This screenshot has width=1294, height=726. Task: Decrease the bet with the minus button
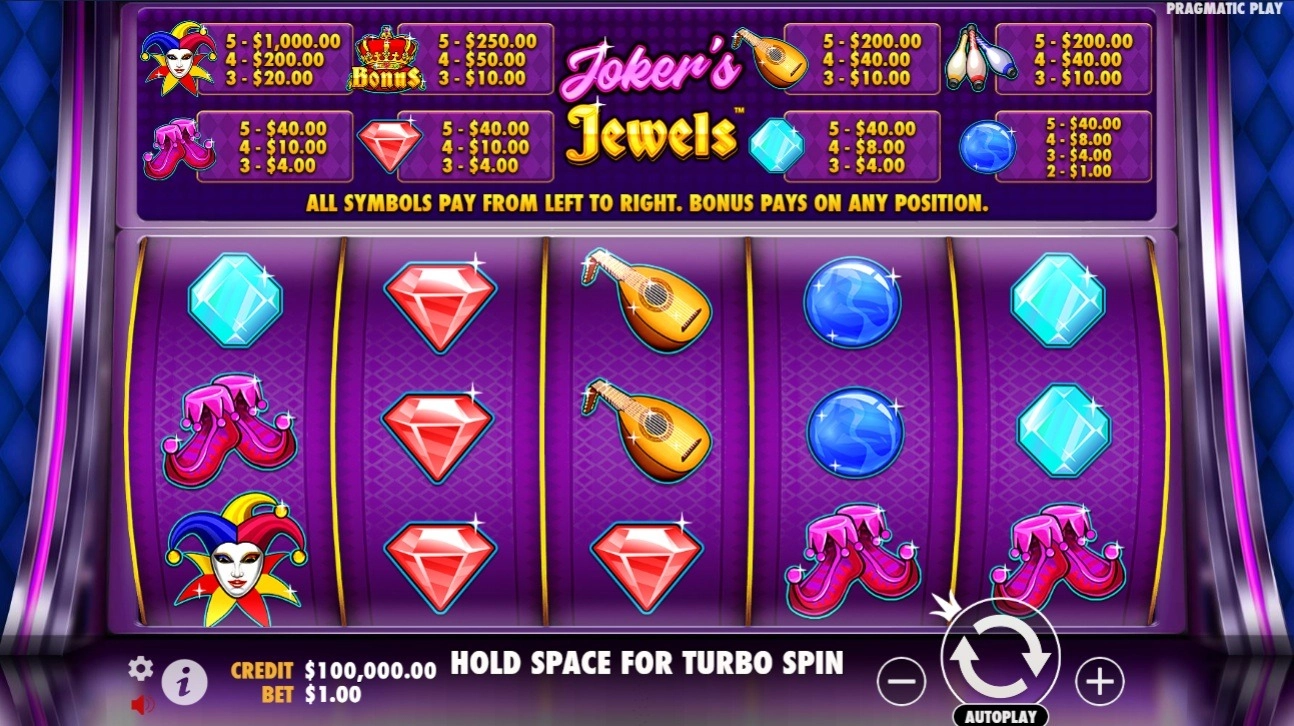pyautogui.click(x=903, y=679)
